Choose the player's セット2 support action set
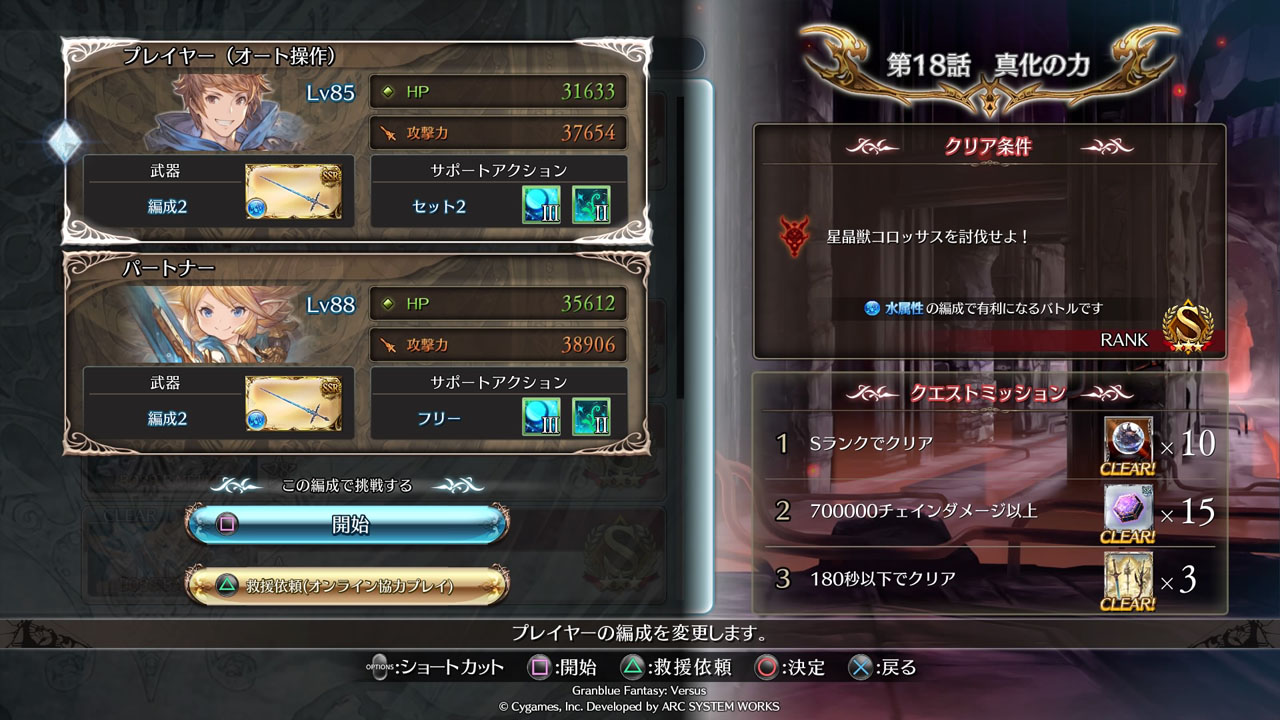The height and width of the screenshot is (720, 1280). (x=440, y=207)
